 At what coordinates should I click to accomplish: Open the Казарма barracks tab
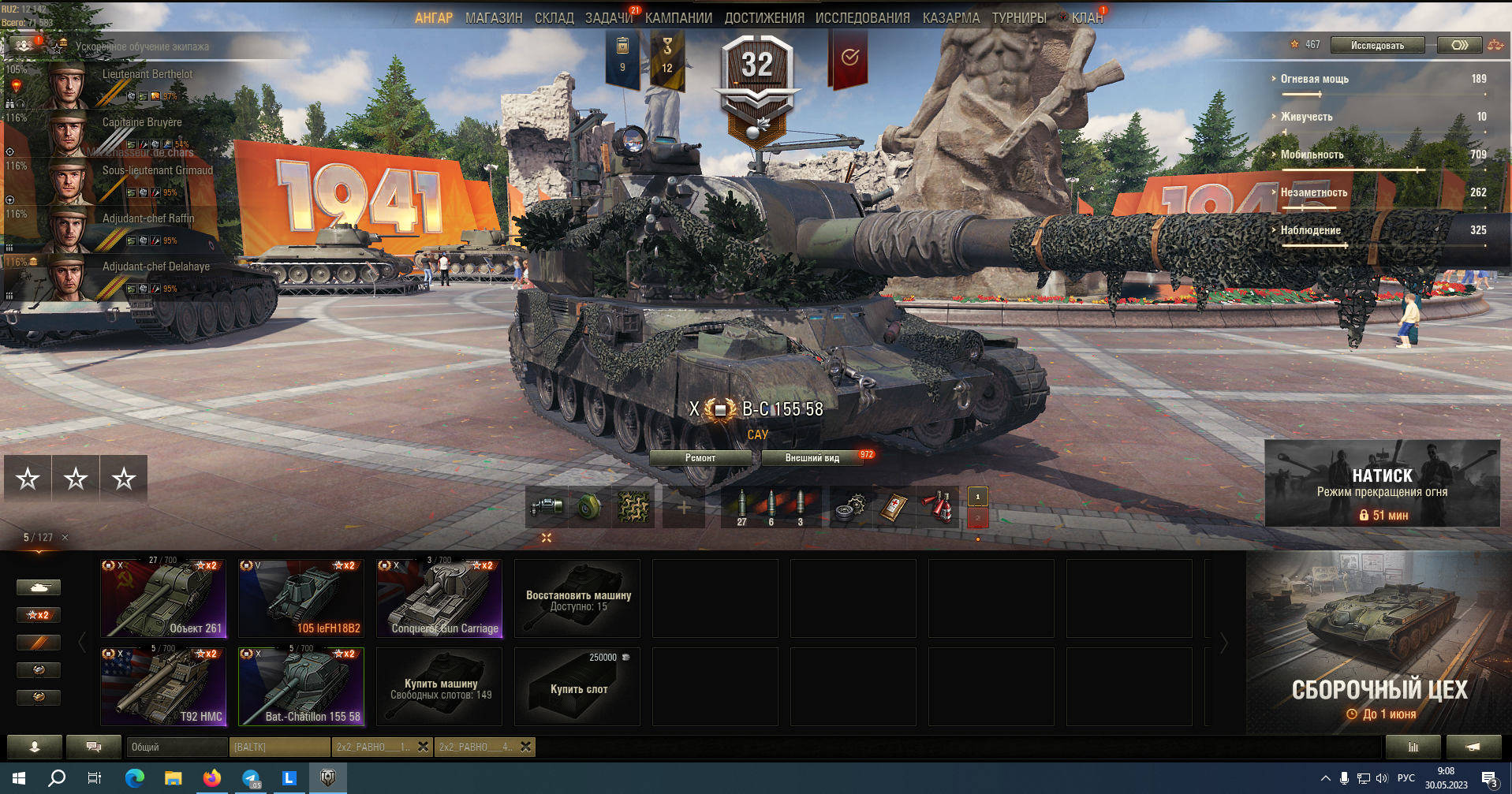(950, 18)
